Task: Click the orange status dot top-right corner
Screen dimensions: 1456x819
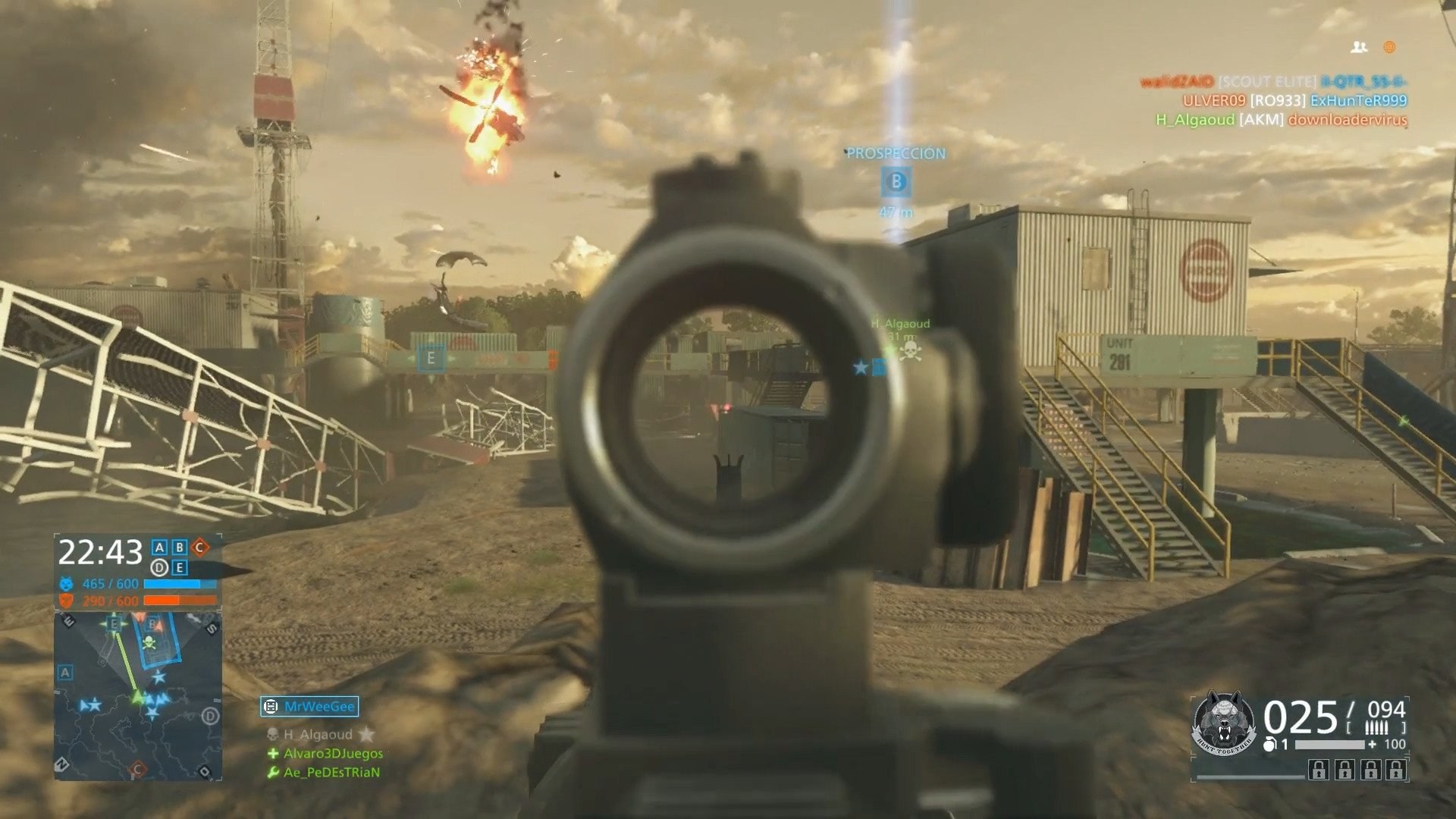Action: pos(1389,47)
